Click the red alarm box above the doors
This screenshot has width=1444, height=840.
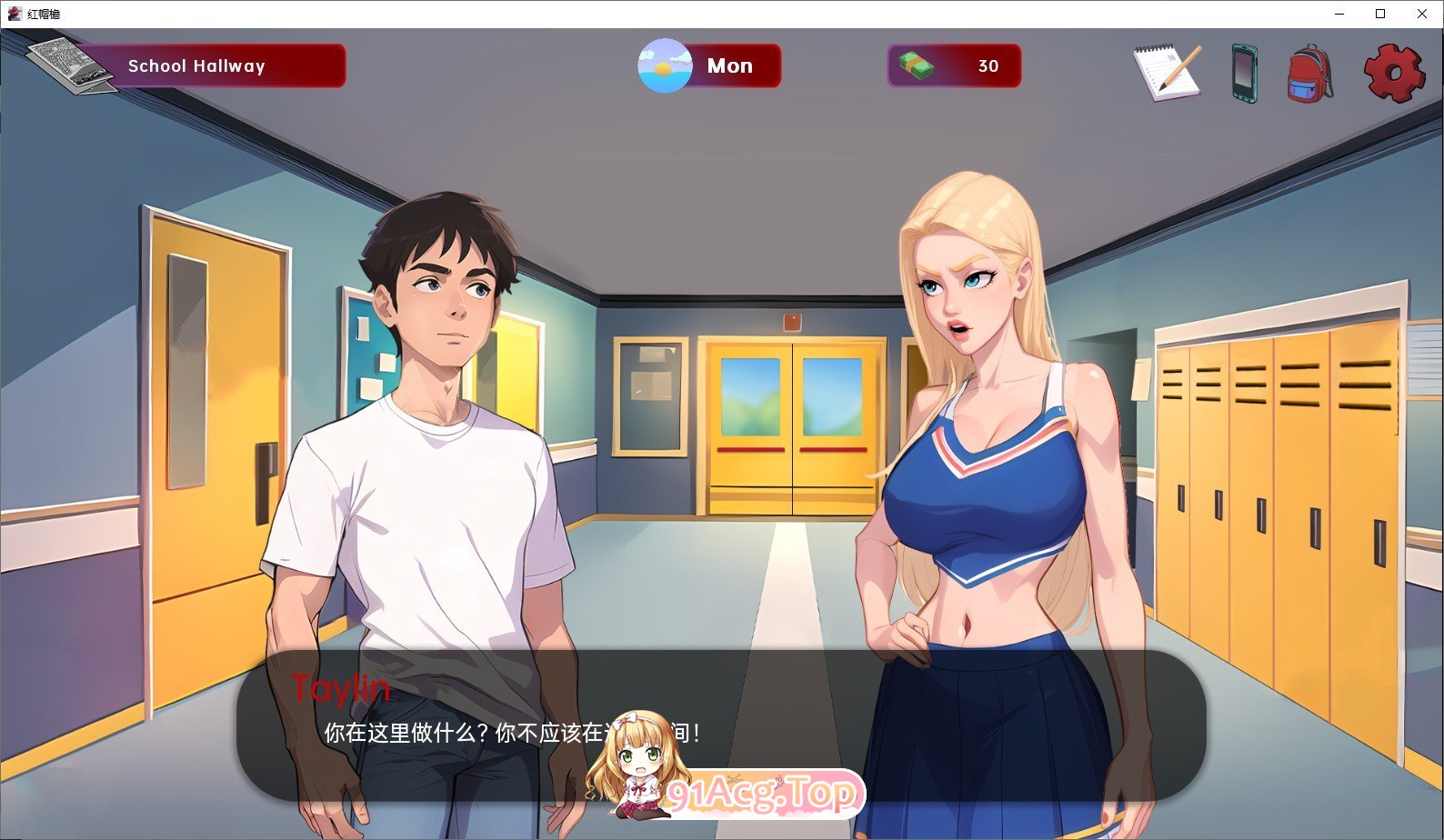tap(793, 320)
